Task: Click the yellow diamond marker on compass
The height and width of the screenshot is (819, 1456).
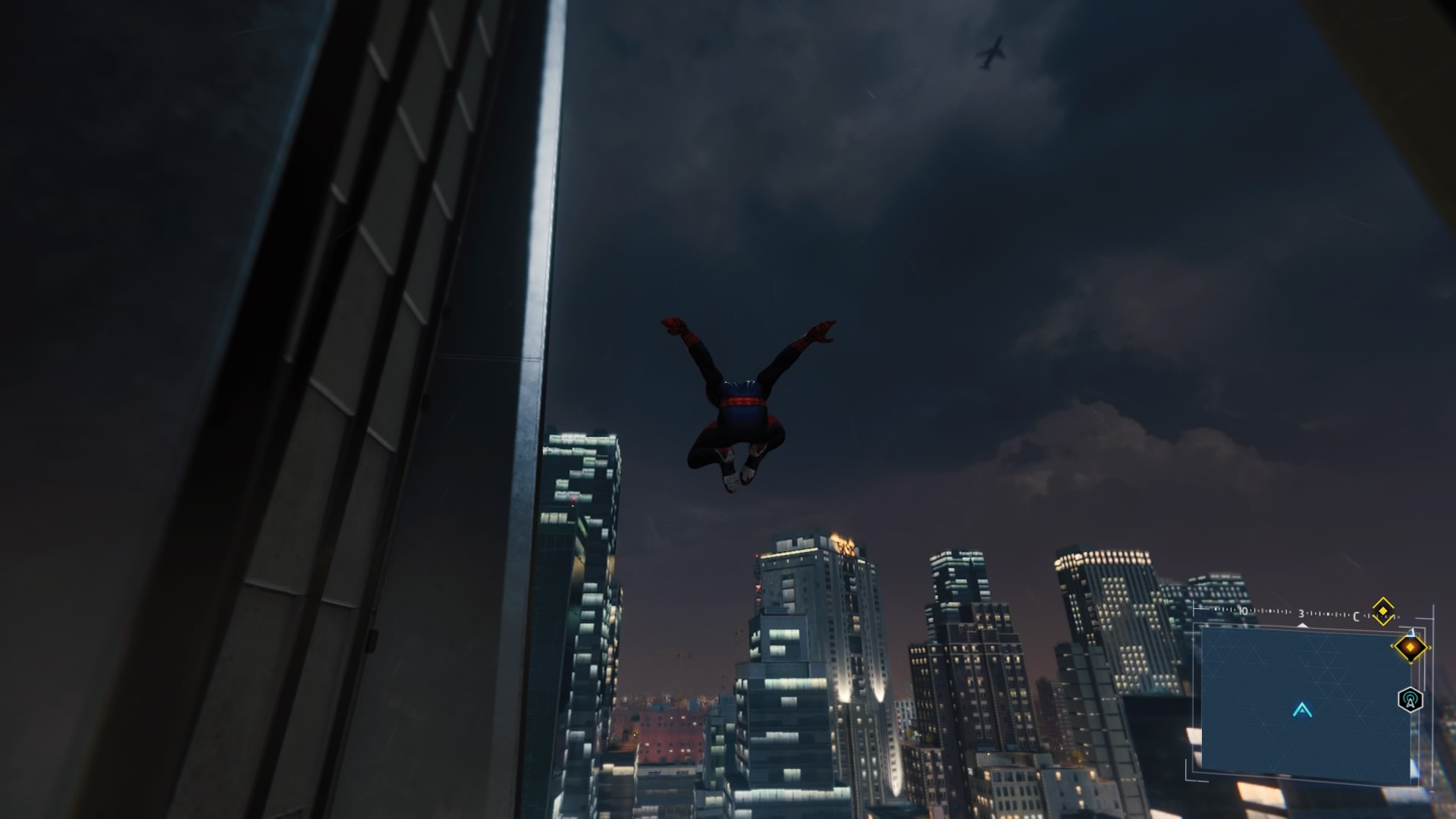Action: [1383, 610]
